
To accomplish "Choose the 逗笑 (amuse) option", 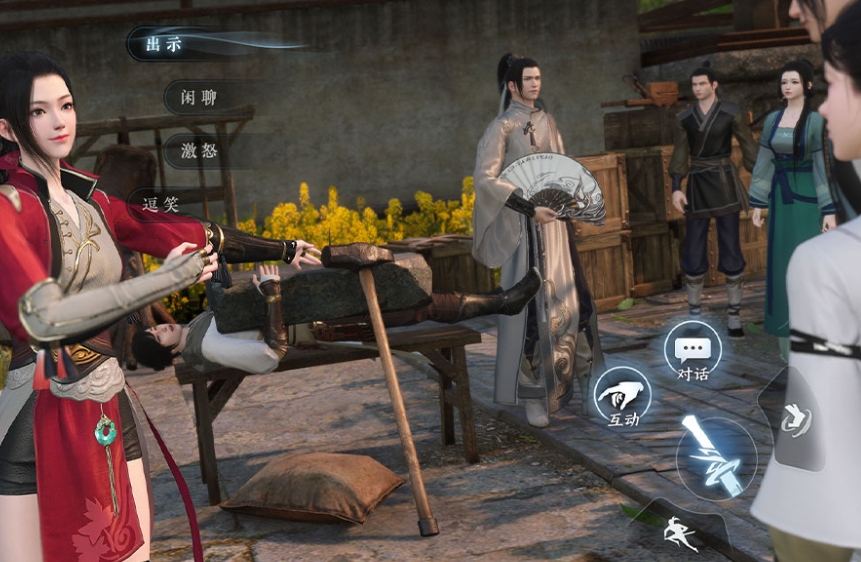I will click(160, 204).
